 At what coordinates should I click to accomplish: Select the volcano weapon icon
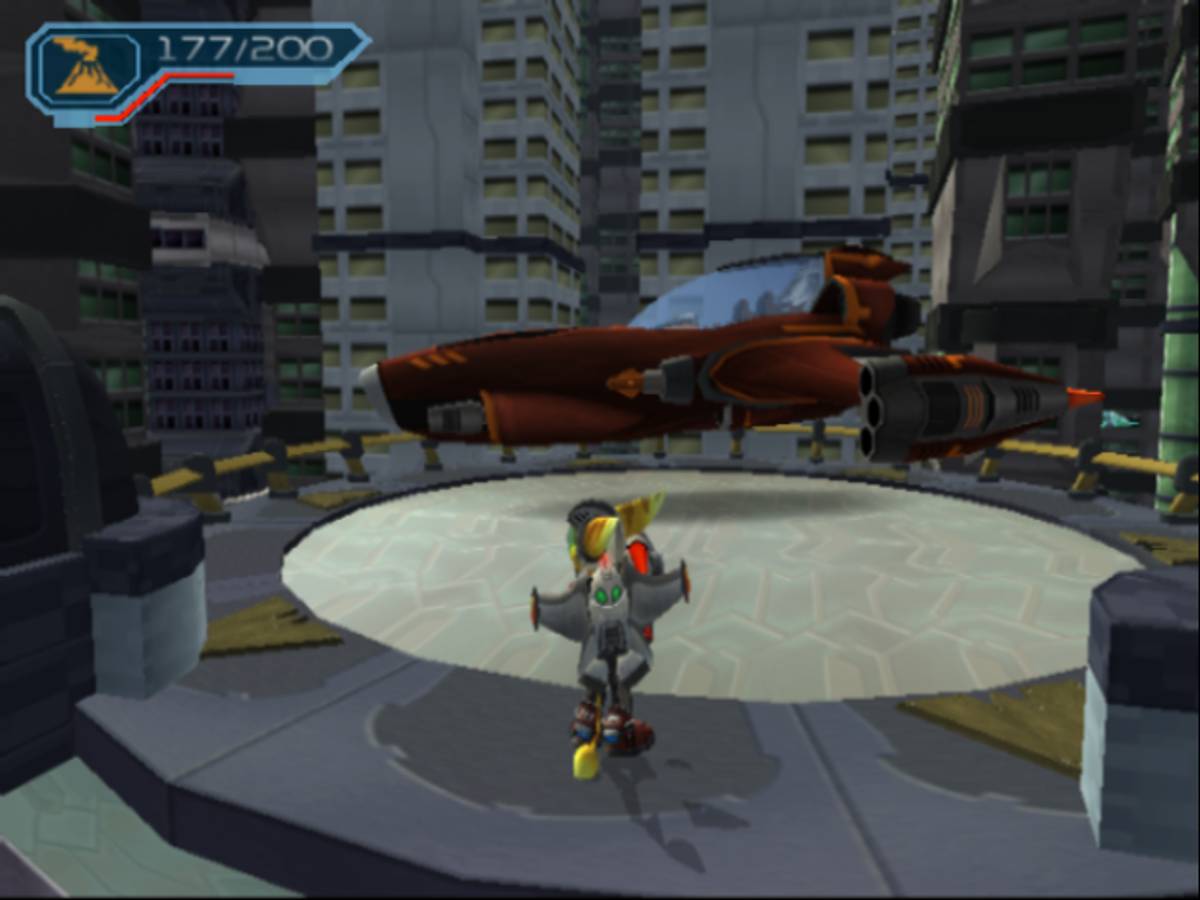tap(86, 67)
